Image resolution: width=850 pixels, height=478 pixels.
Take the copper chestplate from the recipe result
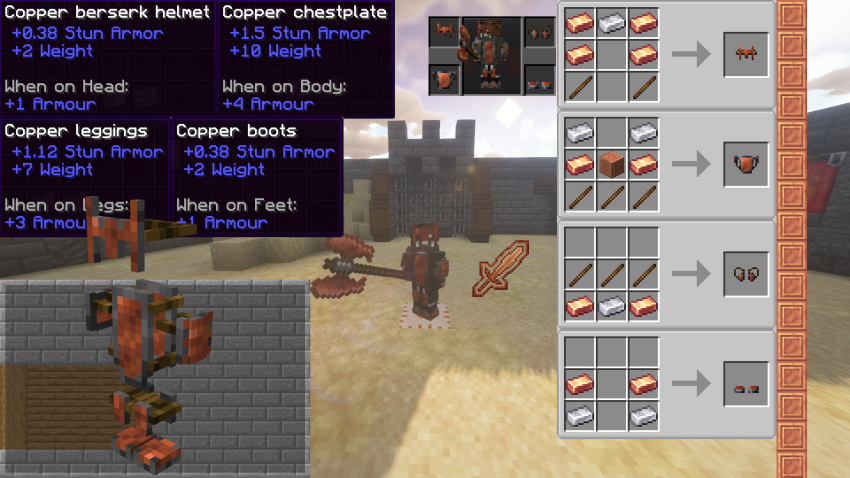pos(746,164)
